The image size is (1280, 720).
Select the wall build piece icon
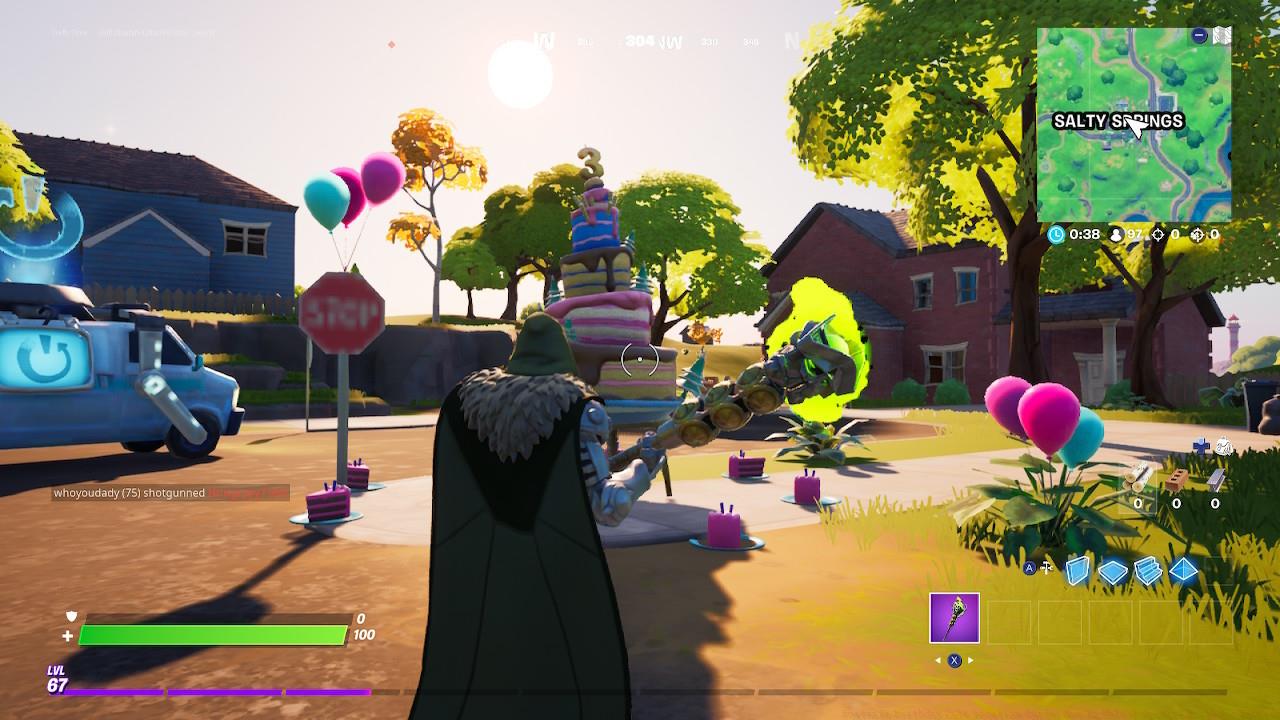pos(1076,570)
